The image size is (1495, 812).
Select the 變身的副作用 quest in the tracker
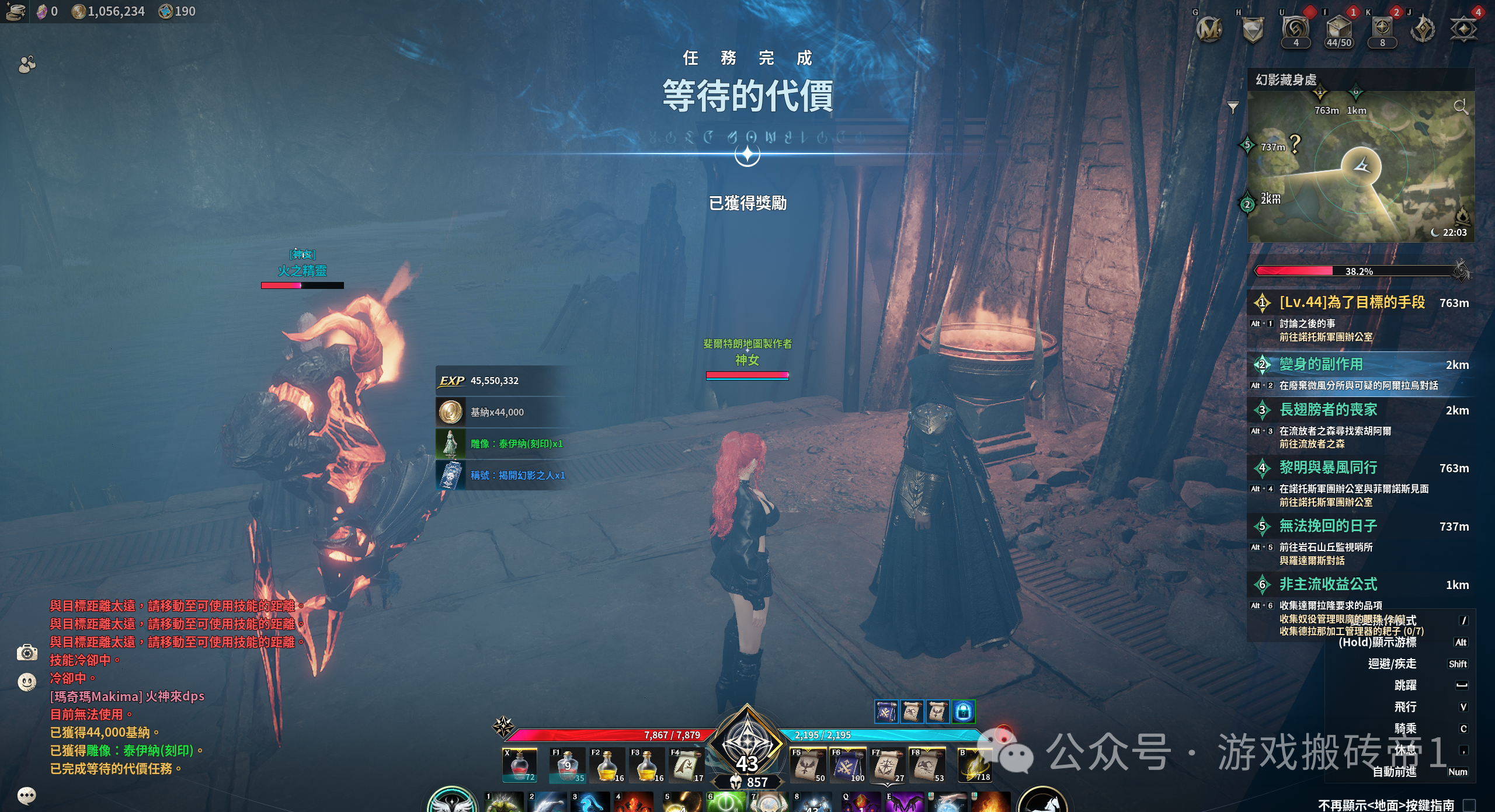(1321, 365)
